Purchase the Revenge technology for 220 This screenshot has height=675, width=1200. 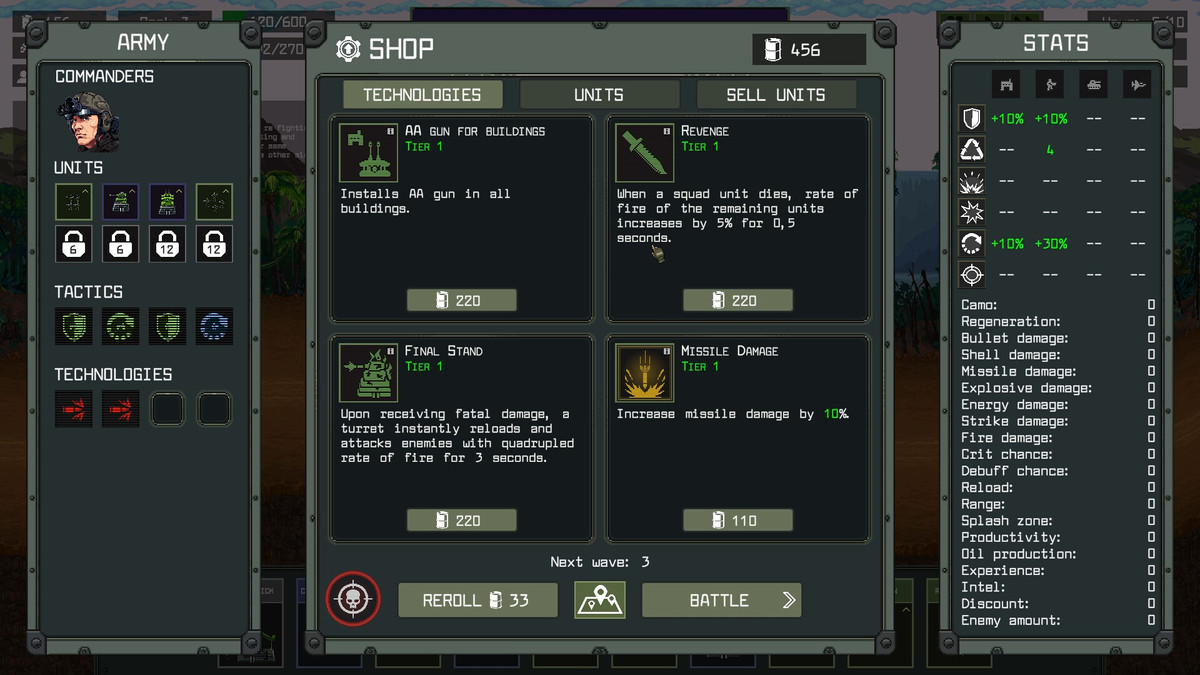pos(737,300)
